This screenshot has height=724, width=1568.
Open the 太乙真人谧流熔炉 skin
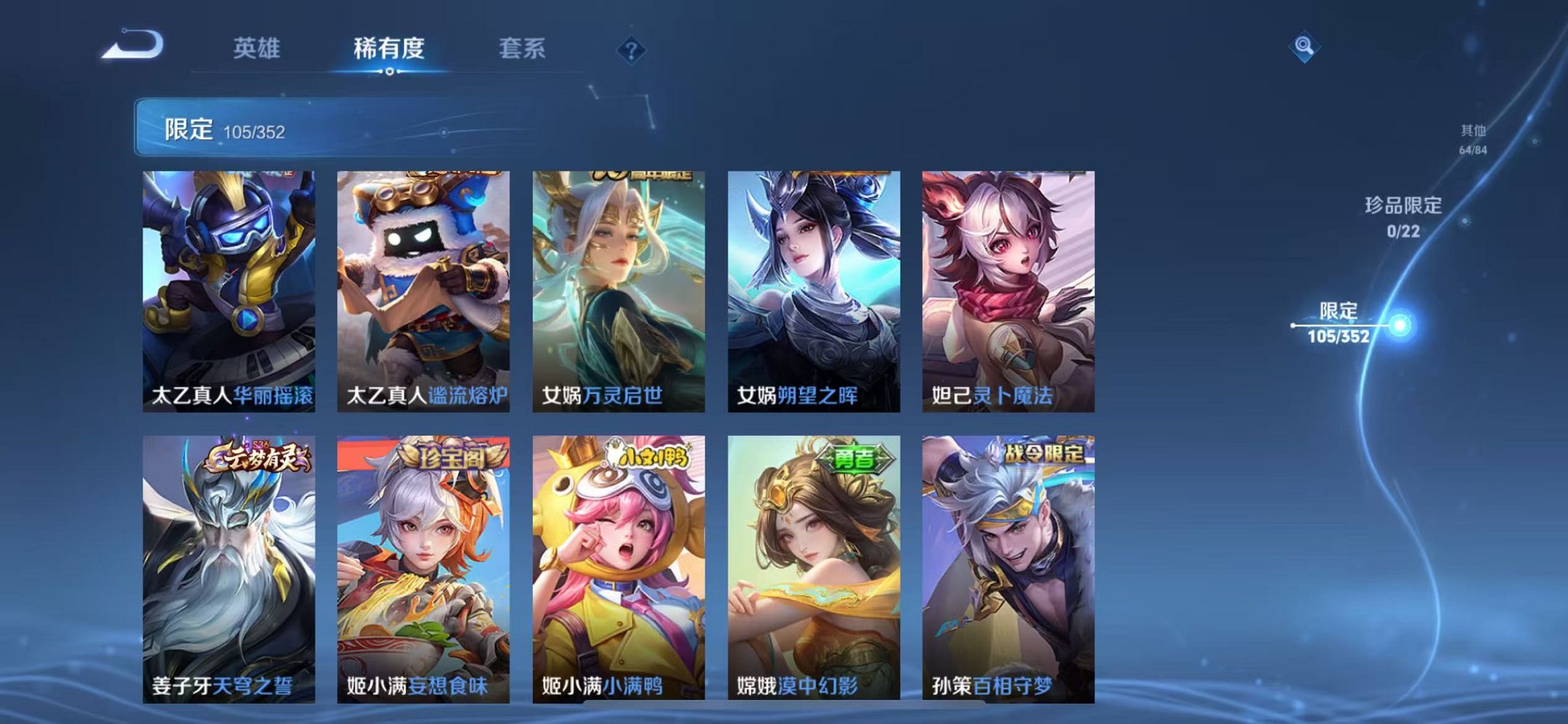pos(425,284)
